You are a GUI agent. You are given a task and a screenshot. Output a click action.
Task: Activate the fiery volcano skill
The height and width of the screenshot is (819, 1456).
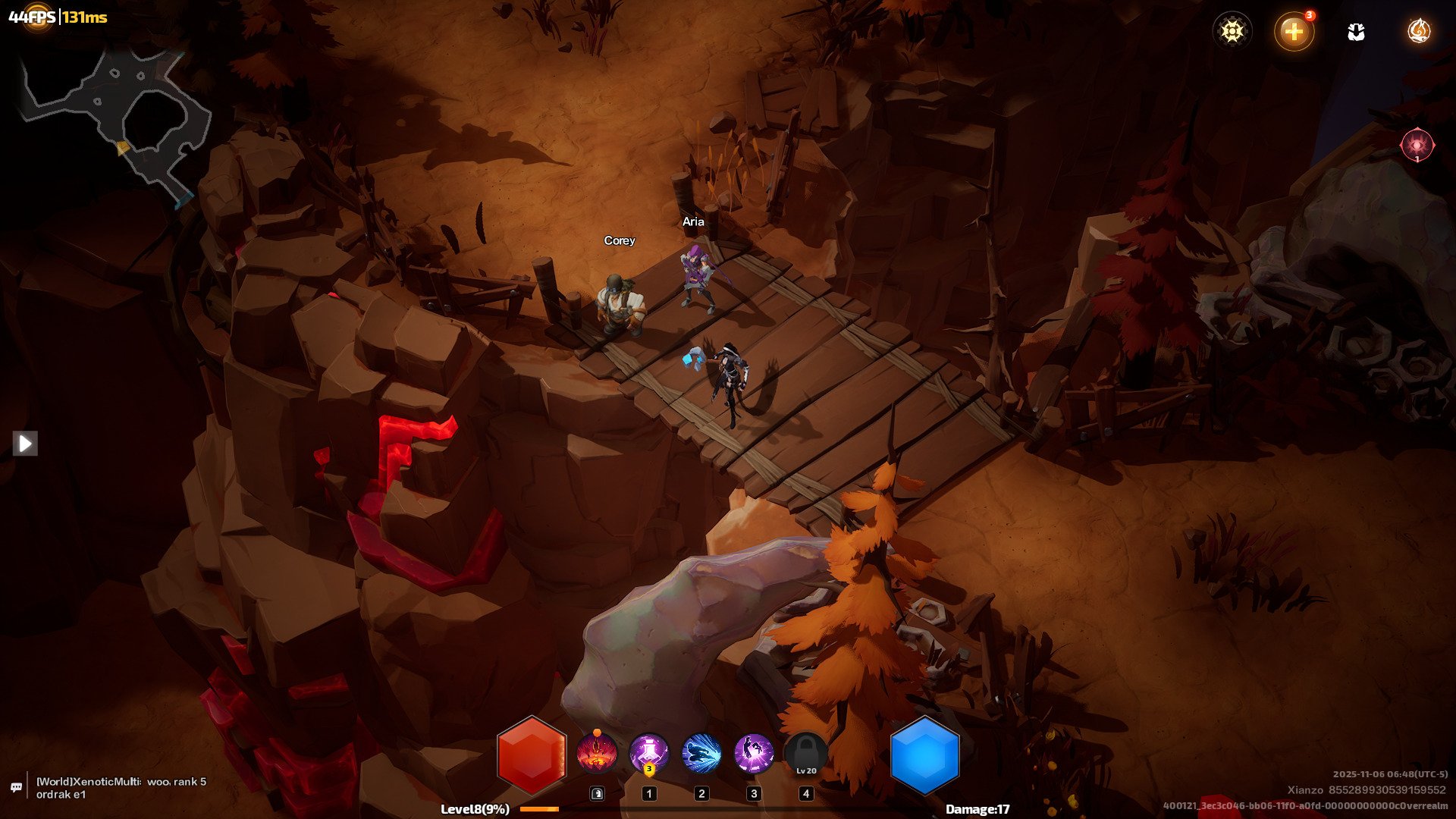coord(597,754)
